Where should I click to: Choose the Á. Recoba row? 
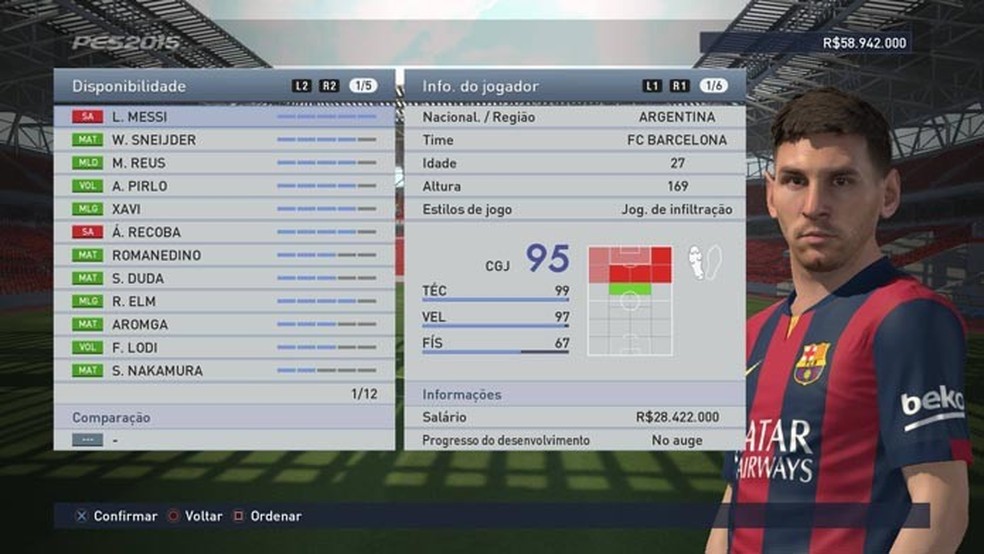tap(224, 232)
